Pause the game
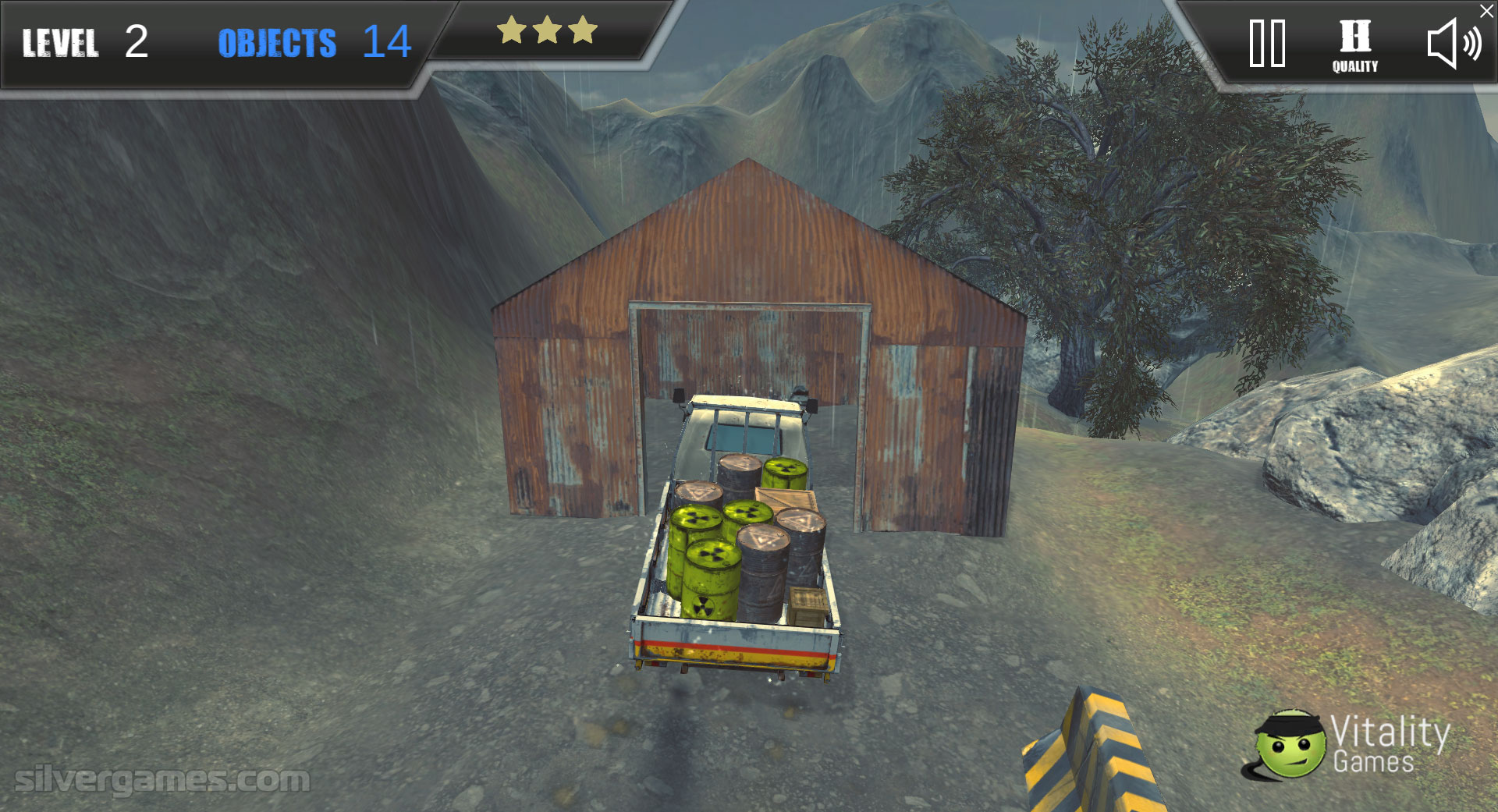Image resolution: width=1498 pixels, height=812 pixels. (x=1267, y=44)
